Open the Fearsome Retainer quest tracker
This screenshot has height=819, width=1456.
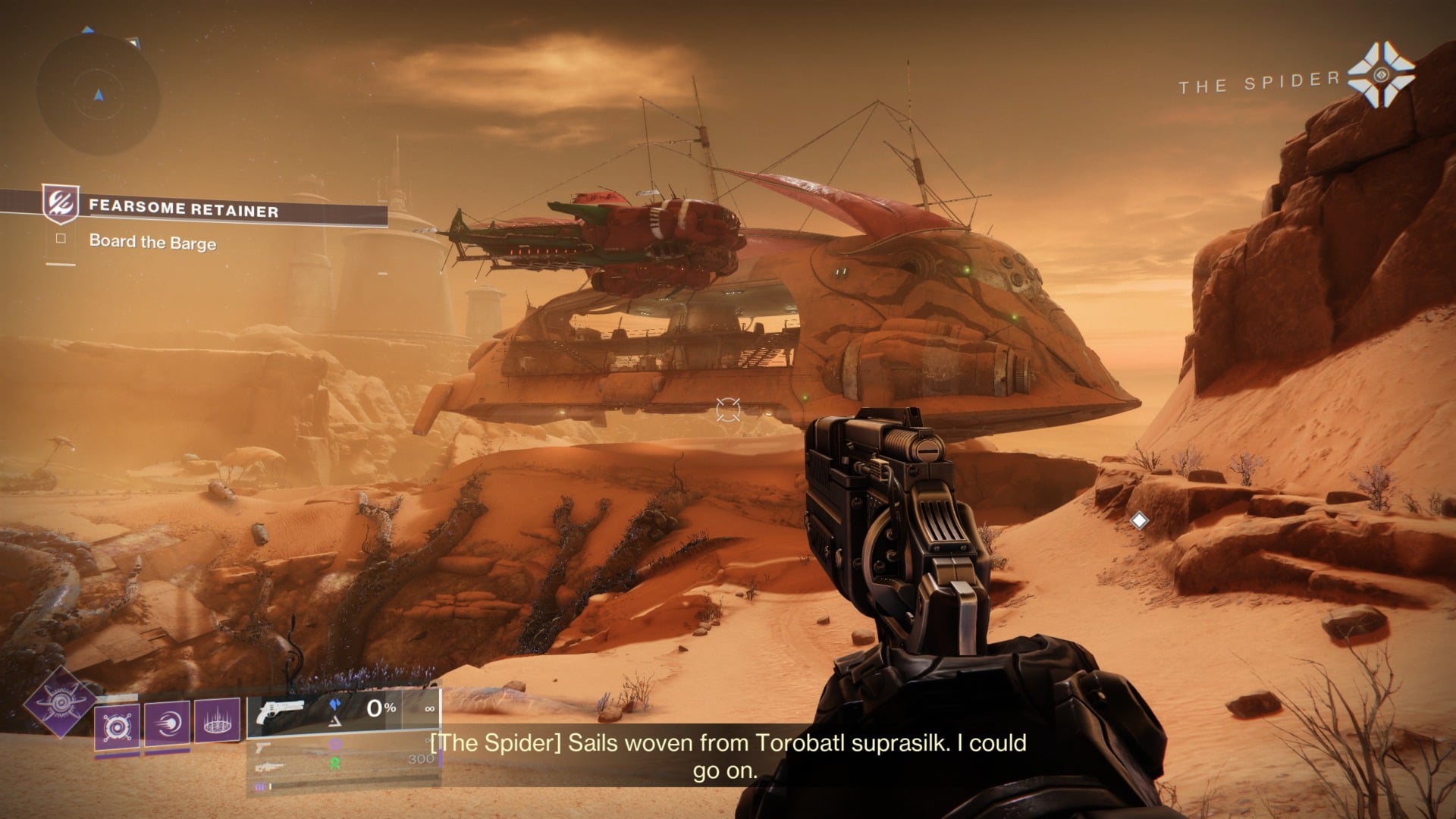tap(184, 209)
